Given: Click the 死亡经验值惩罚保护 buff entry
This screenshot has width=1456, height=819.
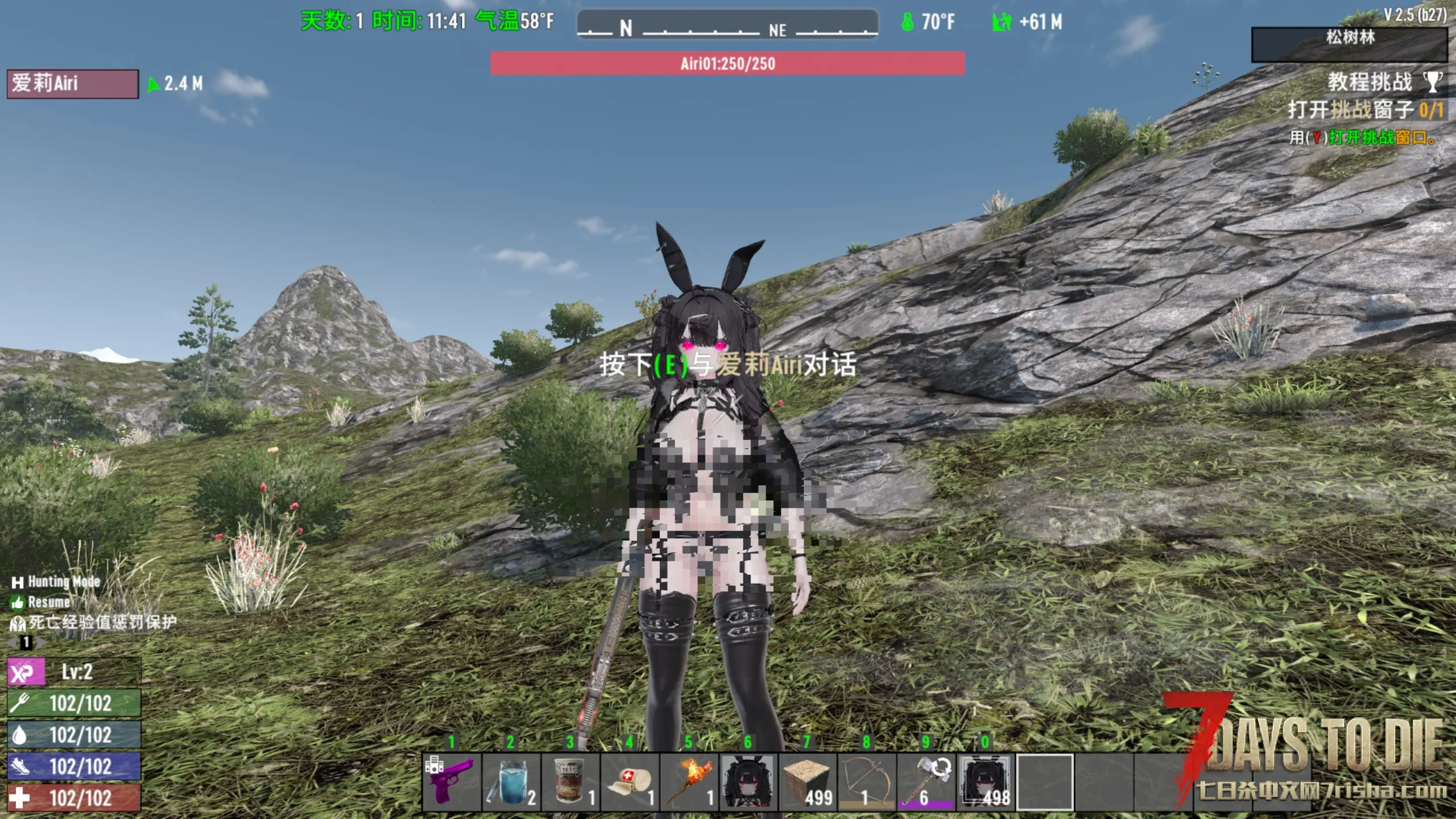Looking at the screenshot, I should [x=94, y=622].
